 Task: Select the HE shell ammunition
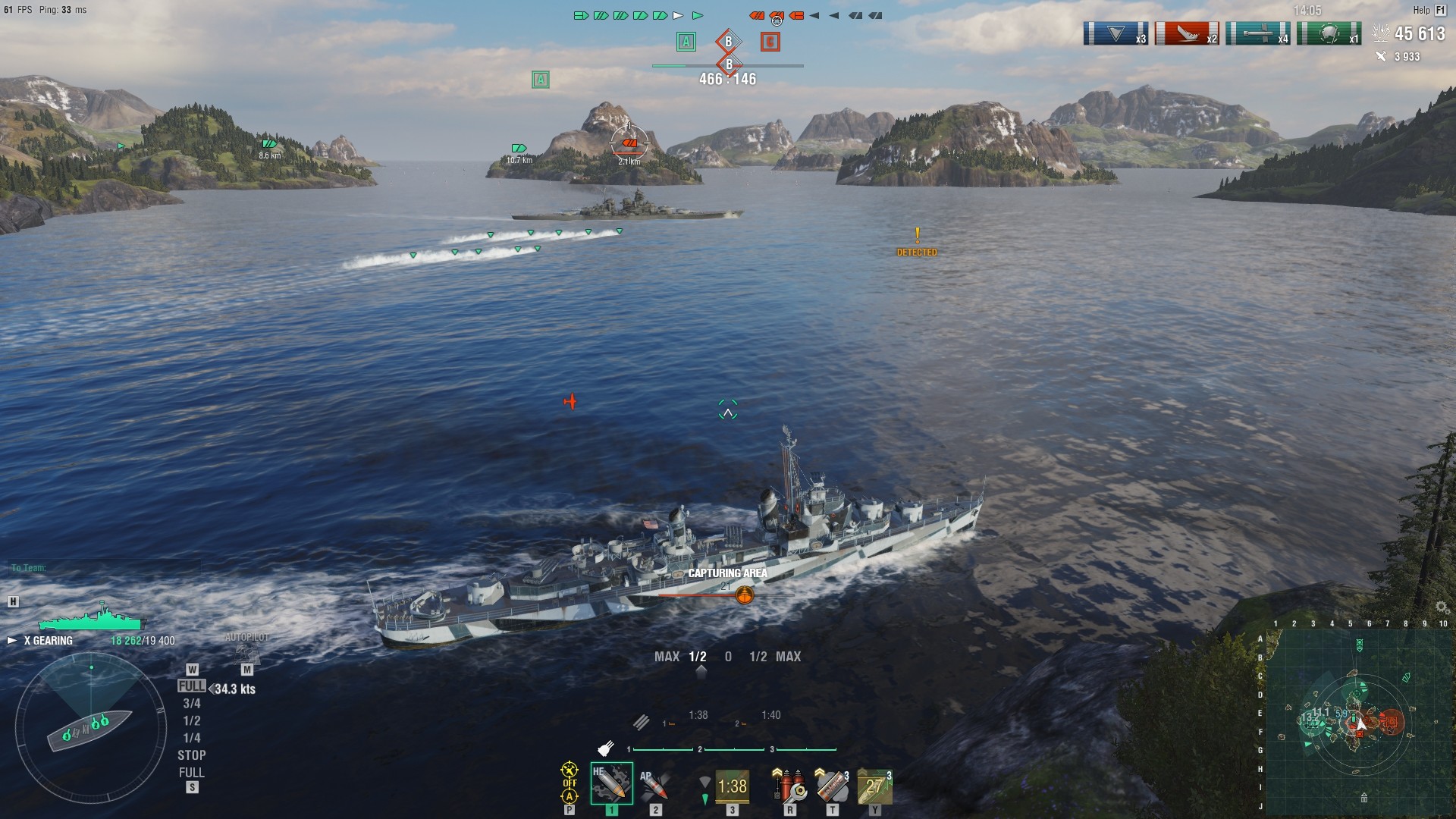[611, 784]
